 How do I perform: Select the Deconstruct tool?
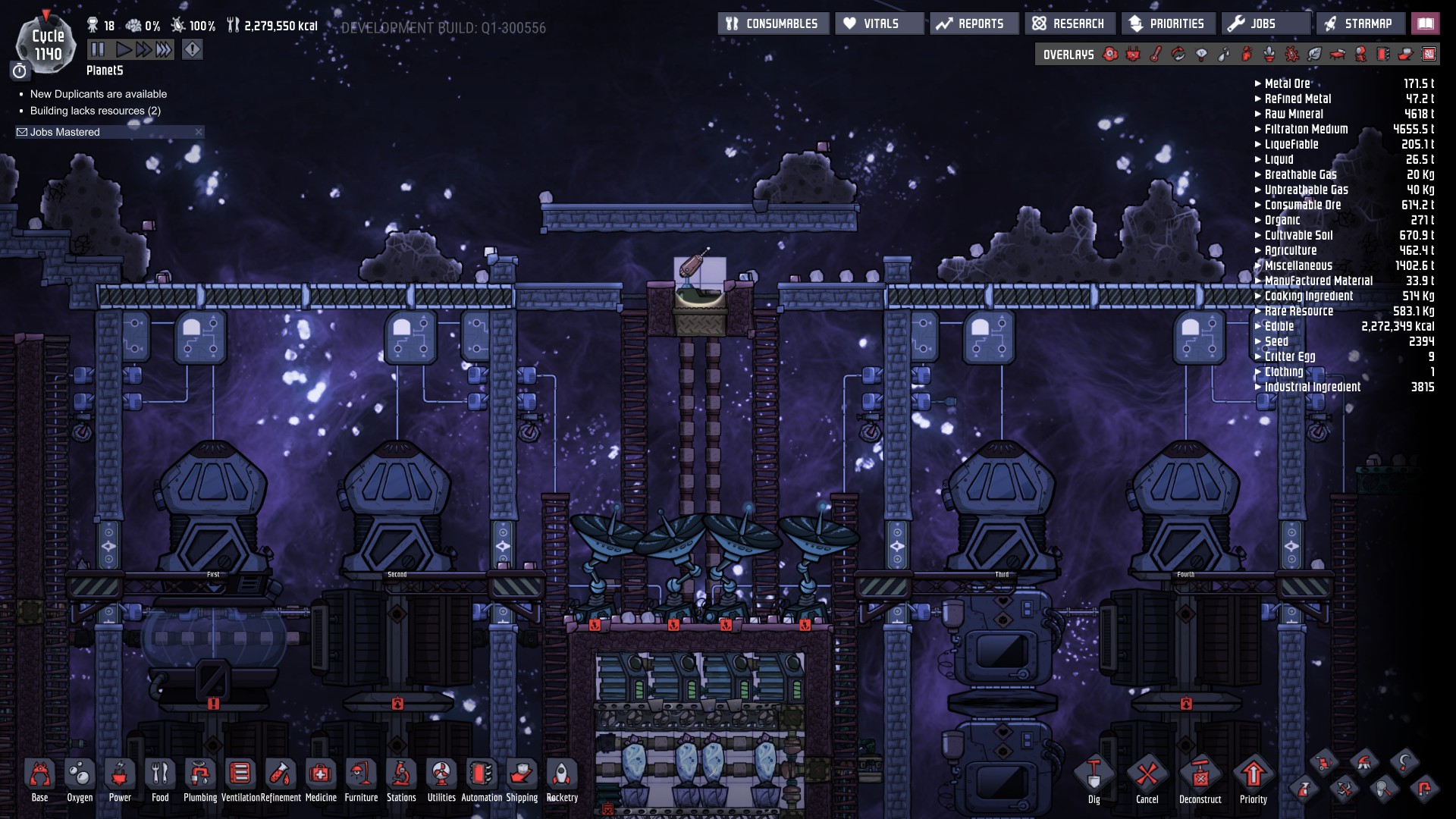pyautogui.click(x=1200, y=777)
